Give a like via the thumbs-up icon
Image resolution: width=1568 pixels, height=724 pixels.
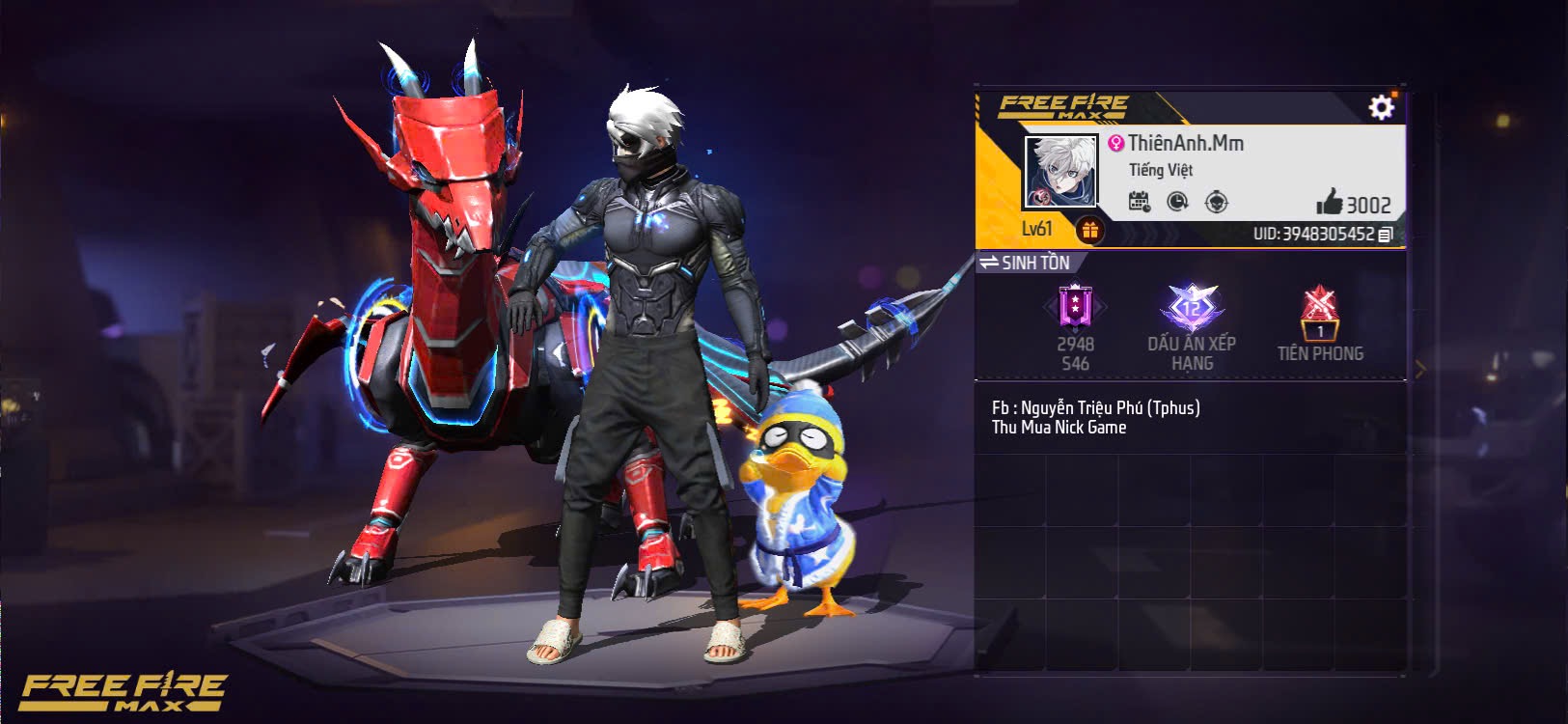point(1330,202)
